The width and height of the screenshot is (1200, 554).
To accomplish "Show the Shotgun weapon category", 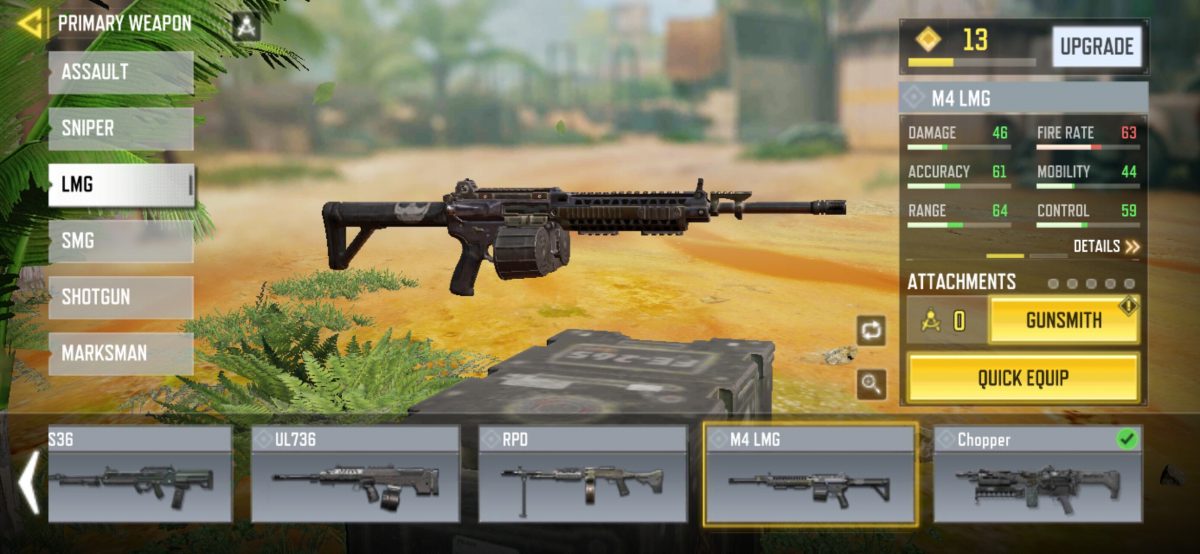I will [120, 297].
